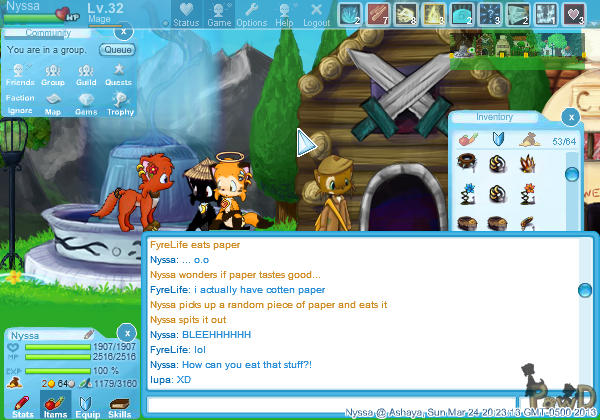600x420 pixels.
Task: Show the Quests log
Action: pos(118,76)
